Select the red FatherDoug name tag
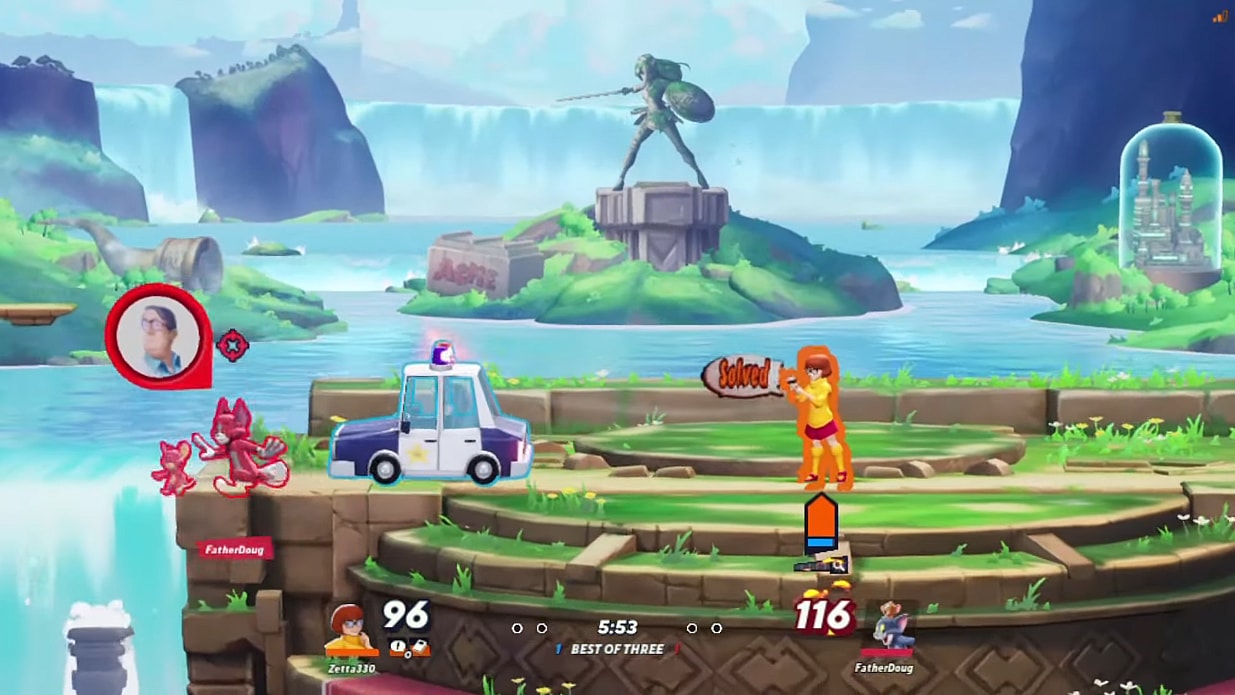Image resolution: width=1235 pixels, height=695 pixels. pos(234,549)
